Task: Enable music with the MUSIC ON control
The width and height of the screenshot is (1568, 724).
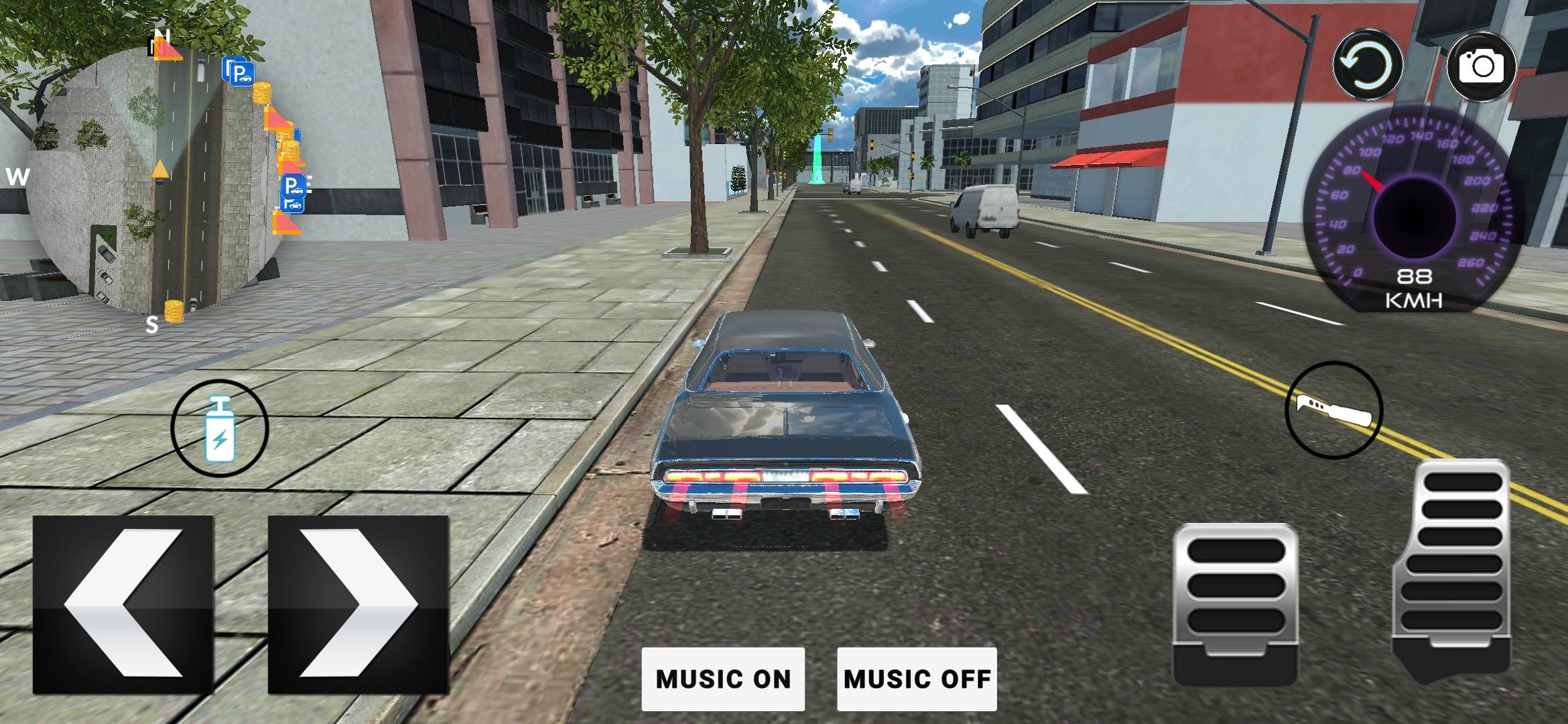Action: tap(724, 679)
